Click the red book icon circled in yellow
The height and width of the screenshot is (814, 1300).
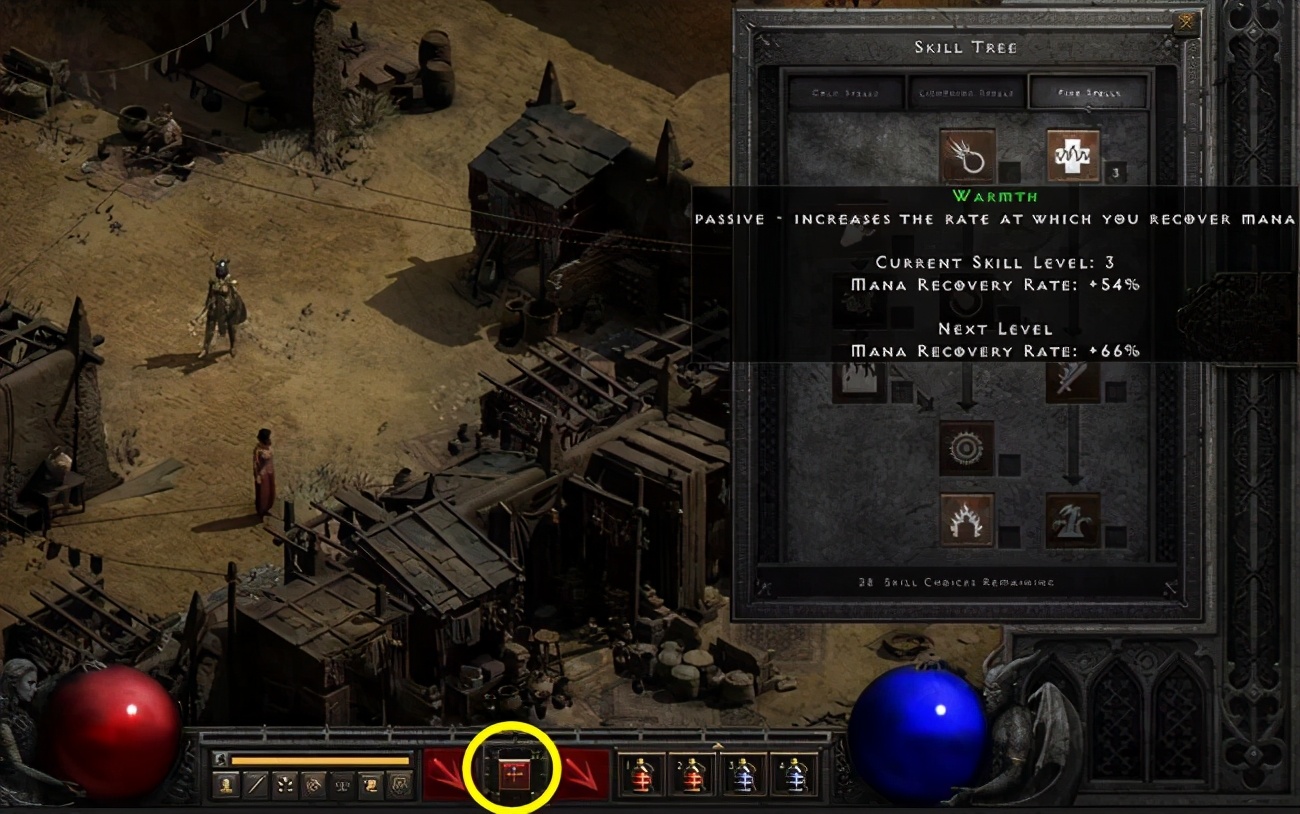[512, 773]
